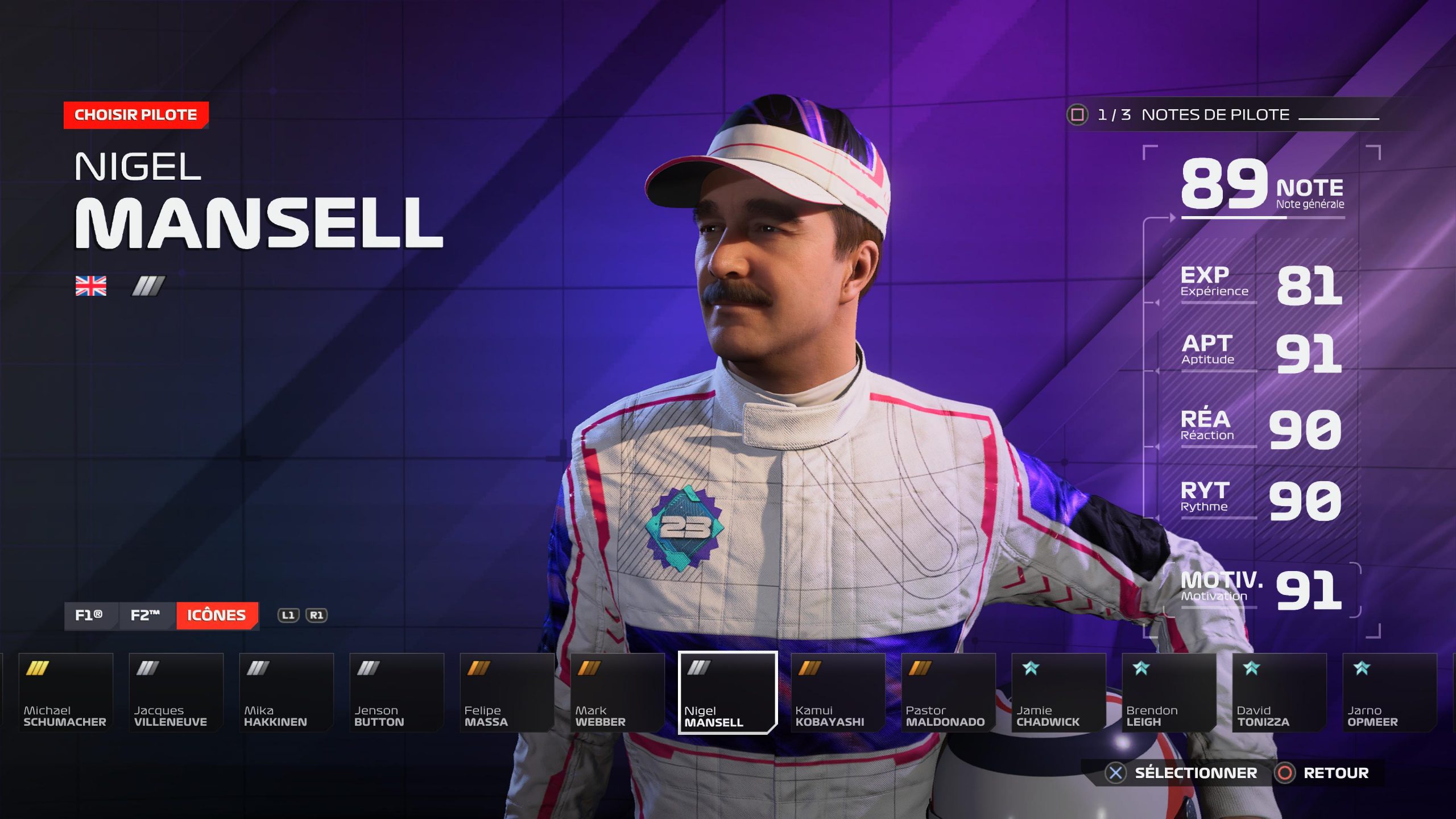This screenshot has width=1456, height=819.
Task: Pick Jarno Opmeer driver tile
Action: click(1389, 692)
